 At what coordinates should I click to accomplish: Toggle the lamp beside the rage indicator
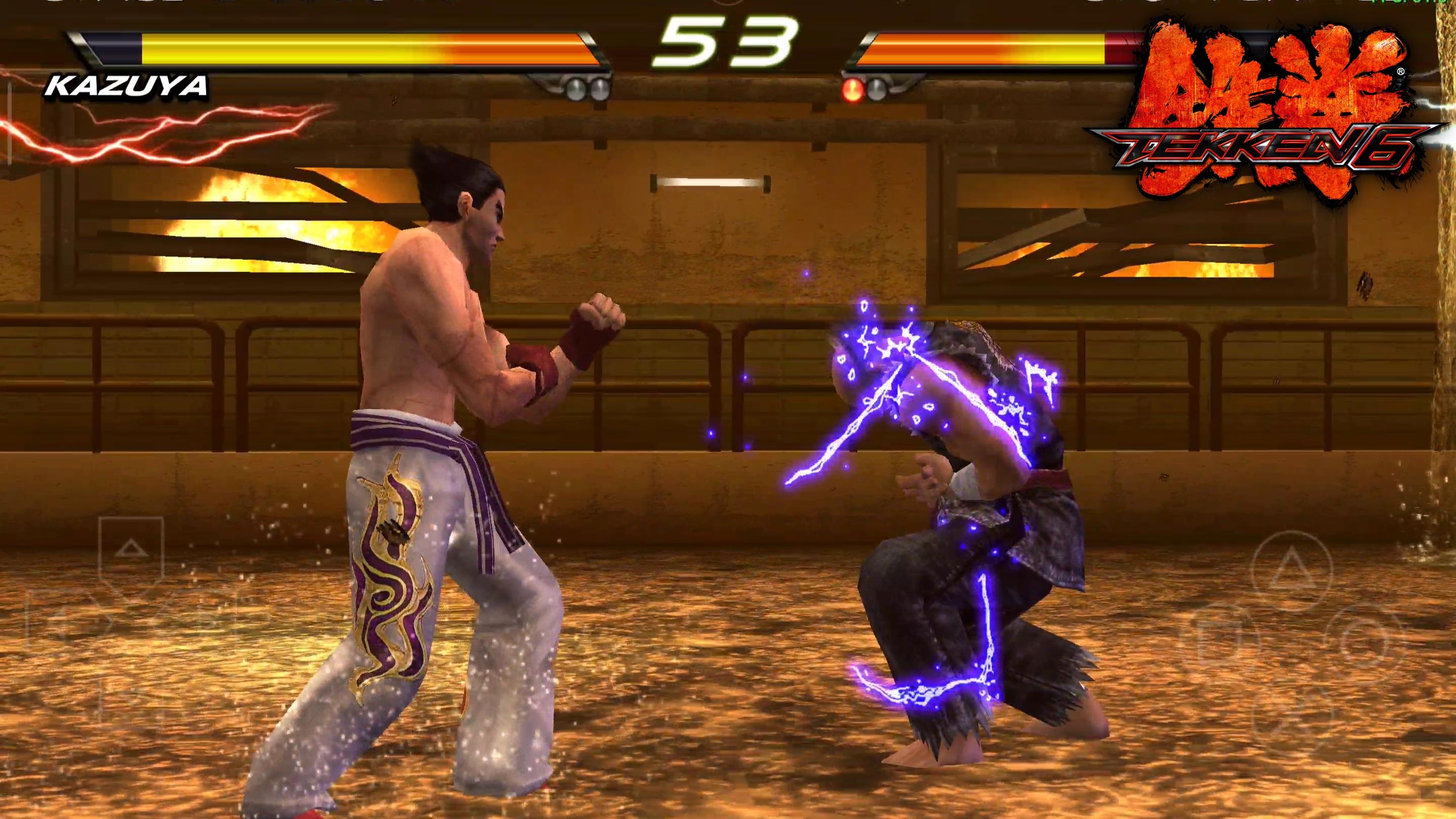pos(878,90)
